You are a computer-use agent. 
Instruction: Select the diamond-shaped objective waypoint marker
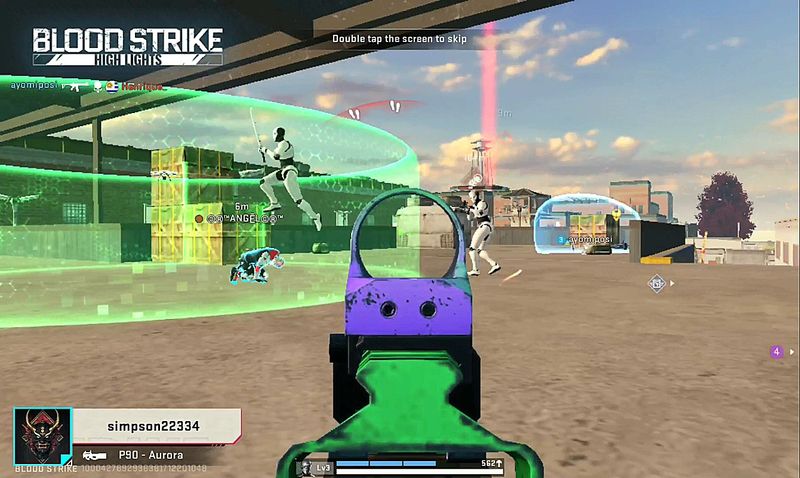657,283
